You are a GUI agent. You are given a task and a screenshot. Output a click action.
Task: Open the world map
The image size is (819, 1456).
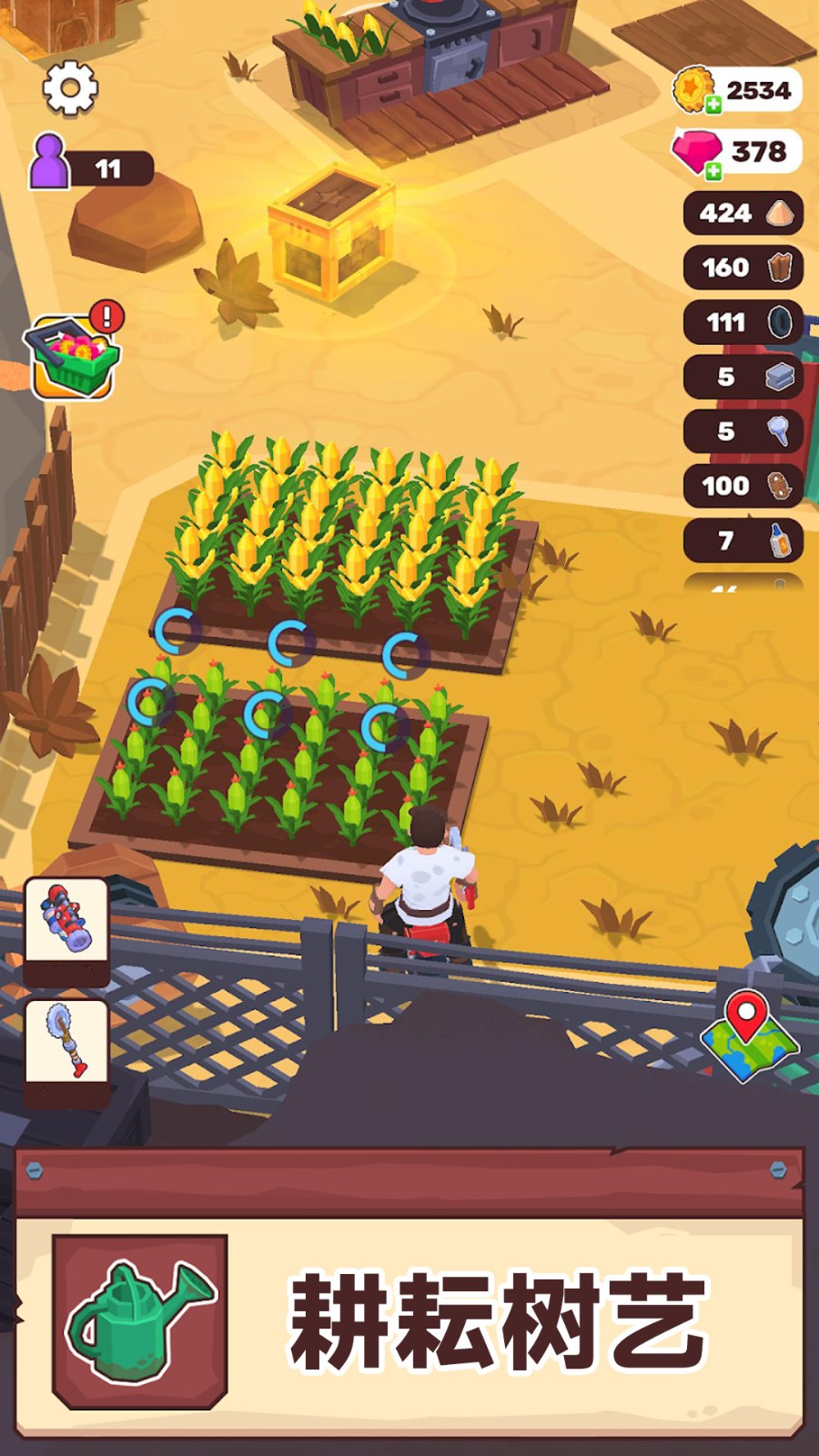749,1036
